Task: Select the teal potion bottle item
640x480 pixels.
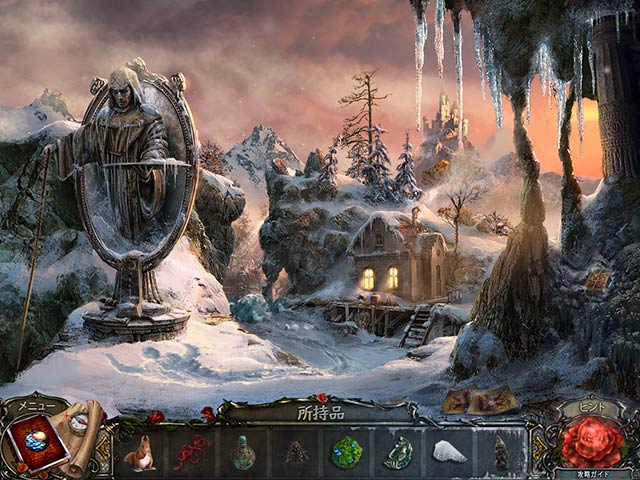Action: (243, 452)
